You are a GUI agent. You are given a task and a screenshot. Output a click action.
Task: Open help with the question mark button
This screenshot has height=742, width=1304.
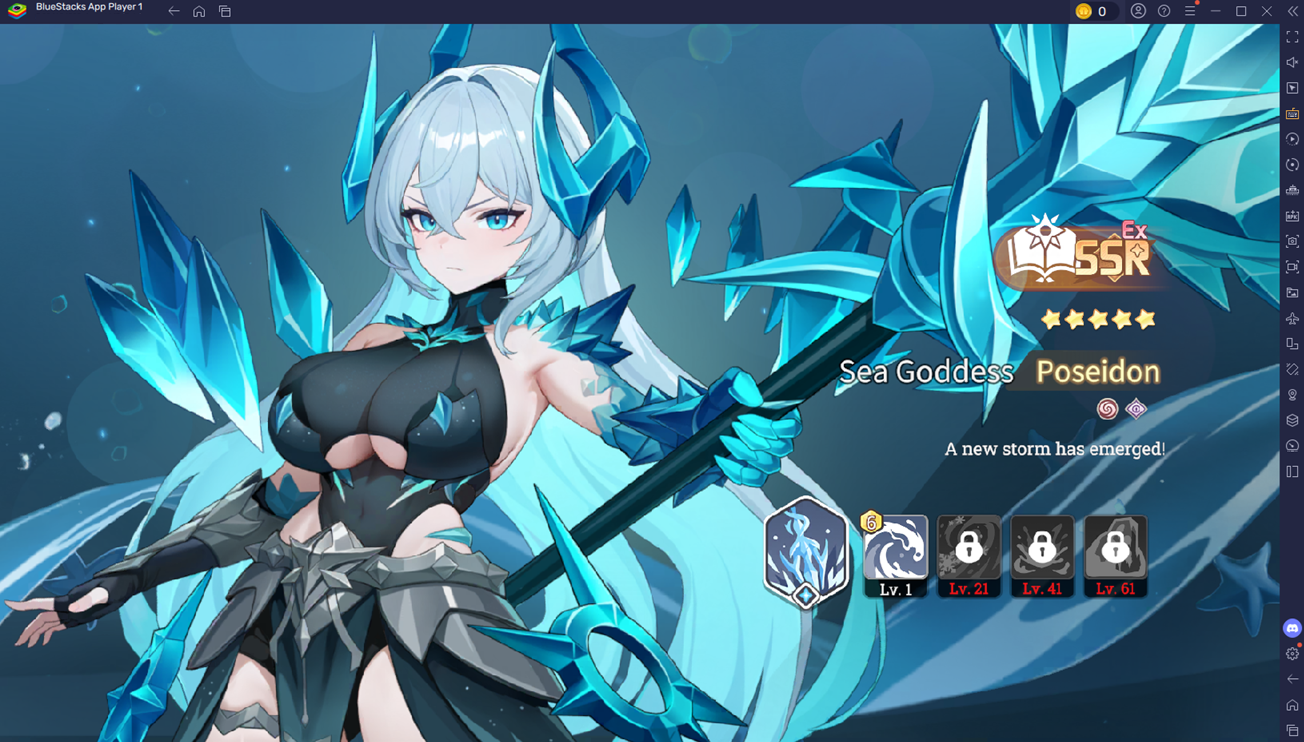(x=1162, y=11)
